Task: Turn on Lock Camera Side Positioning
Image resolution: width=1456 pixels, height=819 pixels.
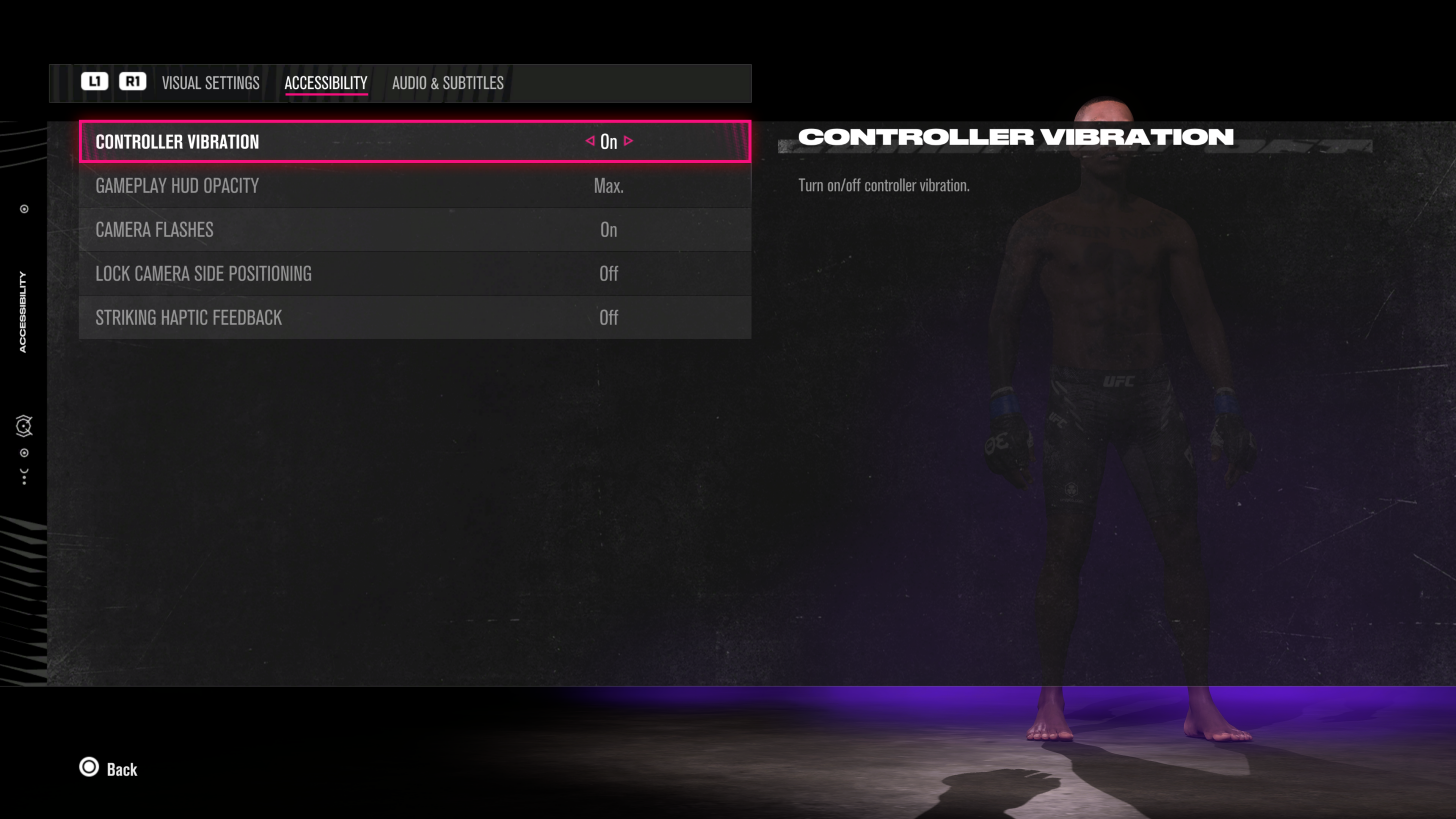Action: (609, 273)
